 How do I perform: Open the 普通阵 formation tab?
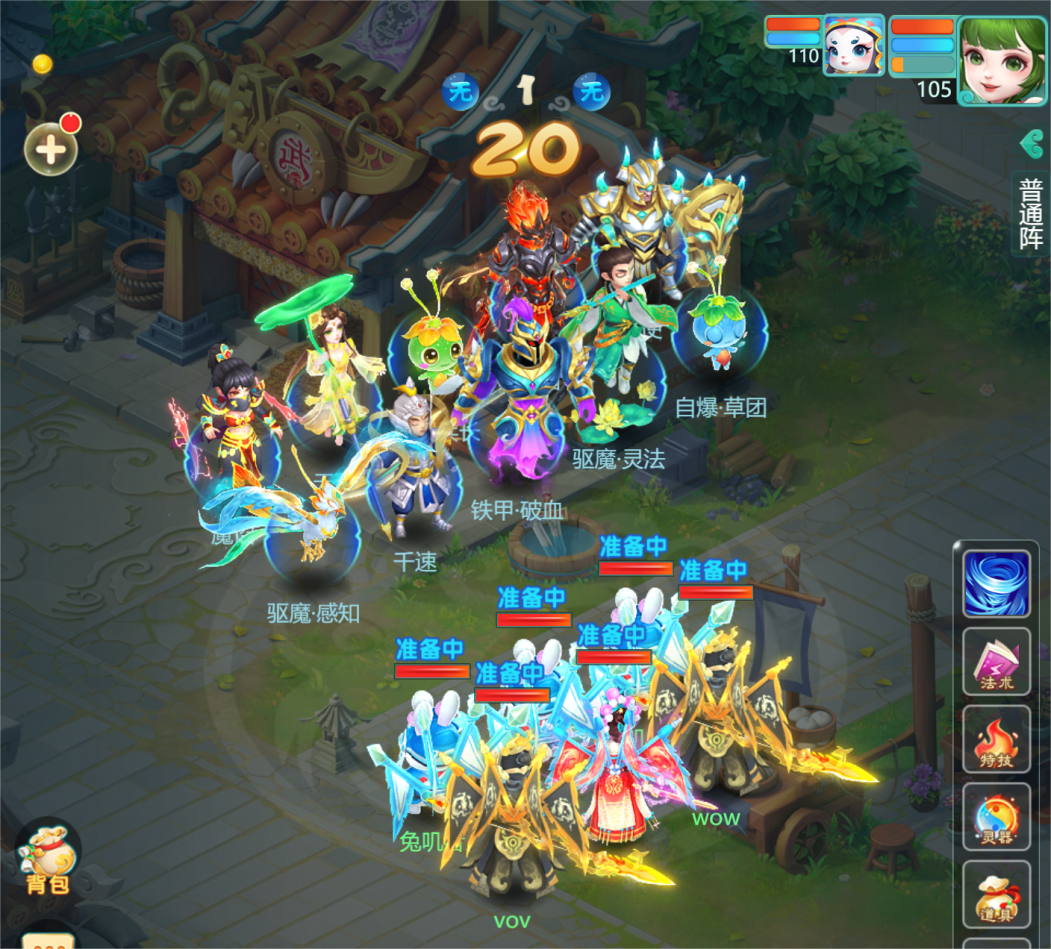click(x=1031, y=214)
